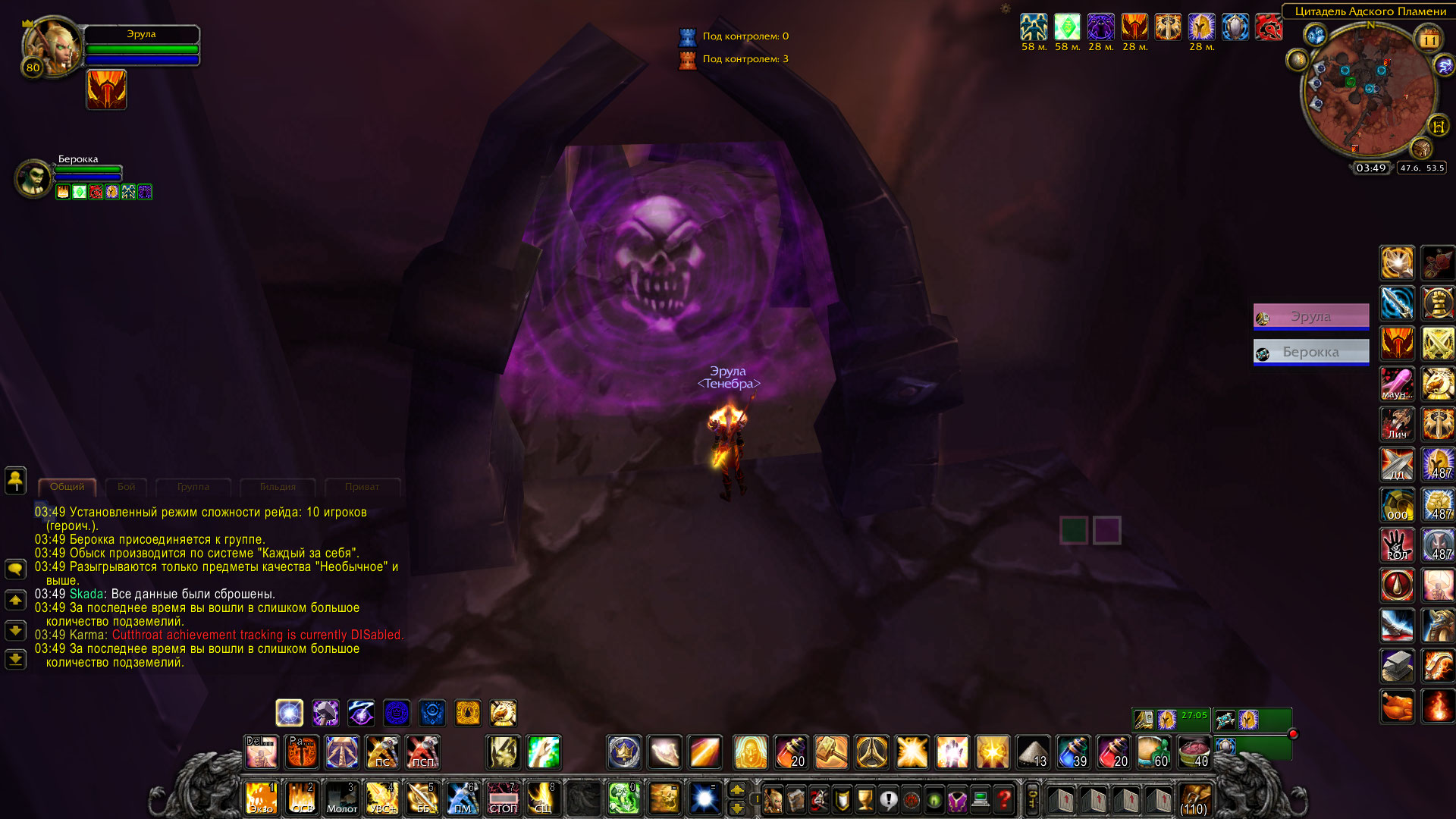Click the маун mount macro icon
The width and height of the screenshot is (1456, 819).
pyautogui.click(x=1397, y=384)
